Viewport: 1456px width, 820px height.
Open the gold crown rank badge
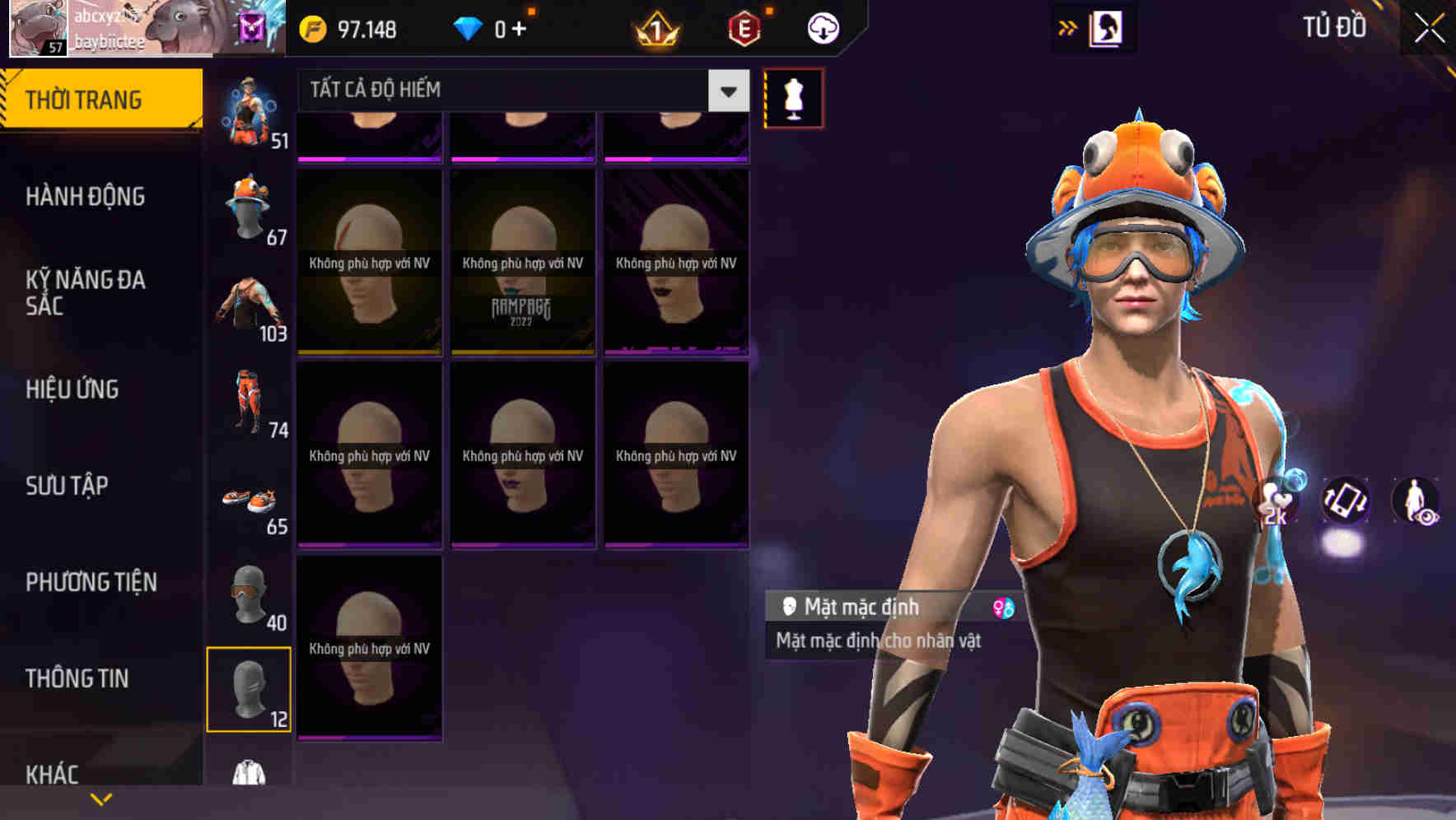[655, 30]
